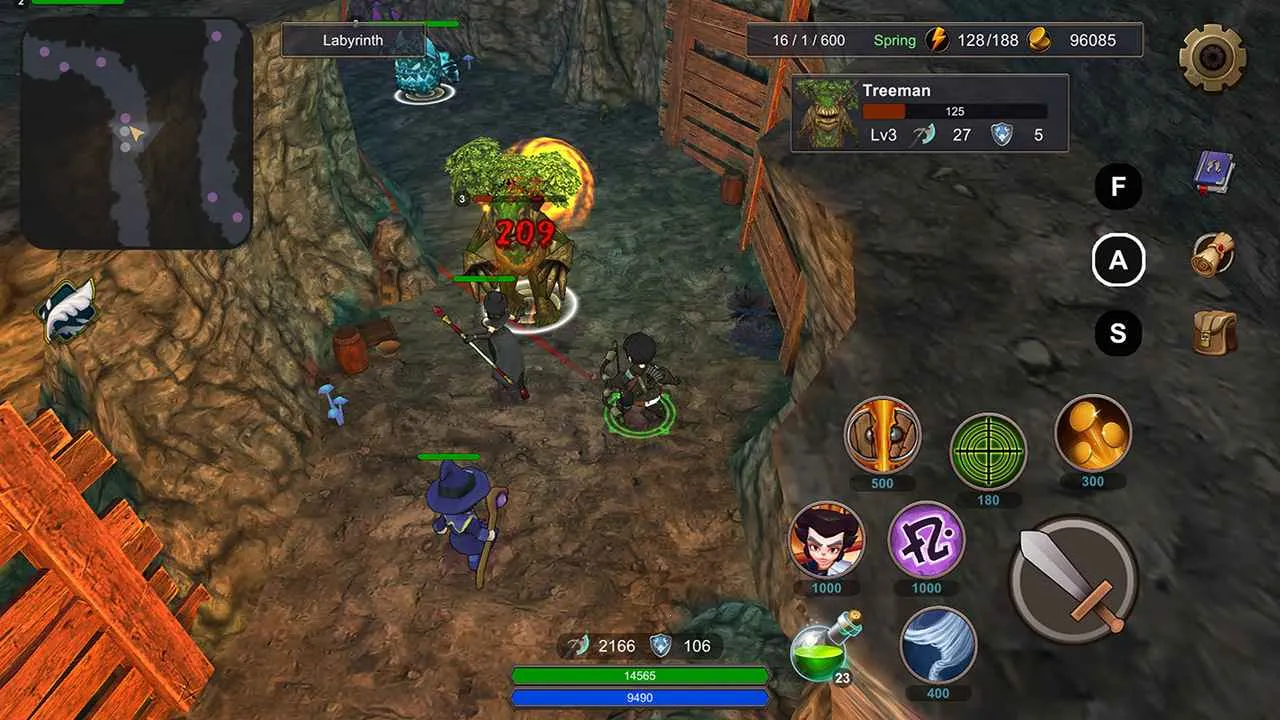Tap the white feather icon

tap(66, 311)
